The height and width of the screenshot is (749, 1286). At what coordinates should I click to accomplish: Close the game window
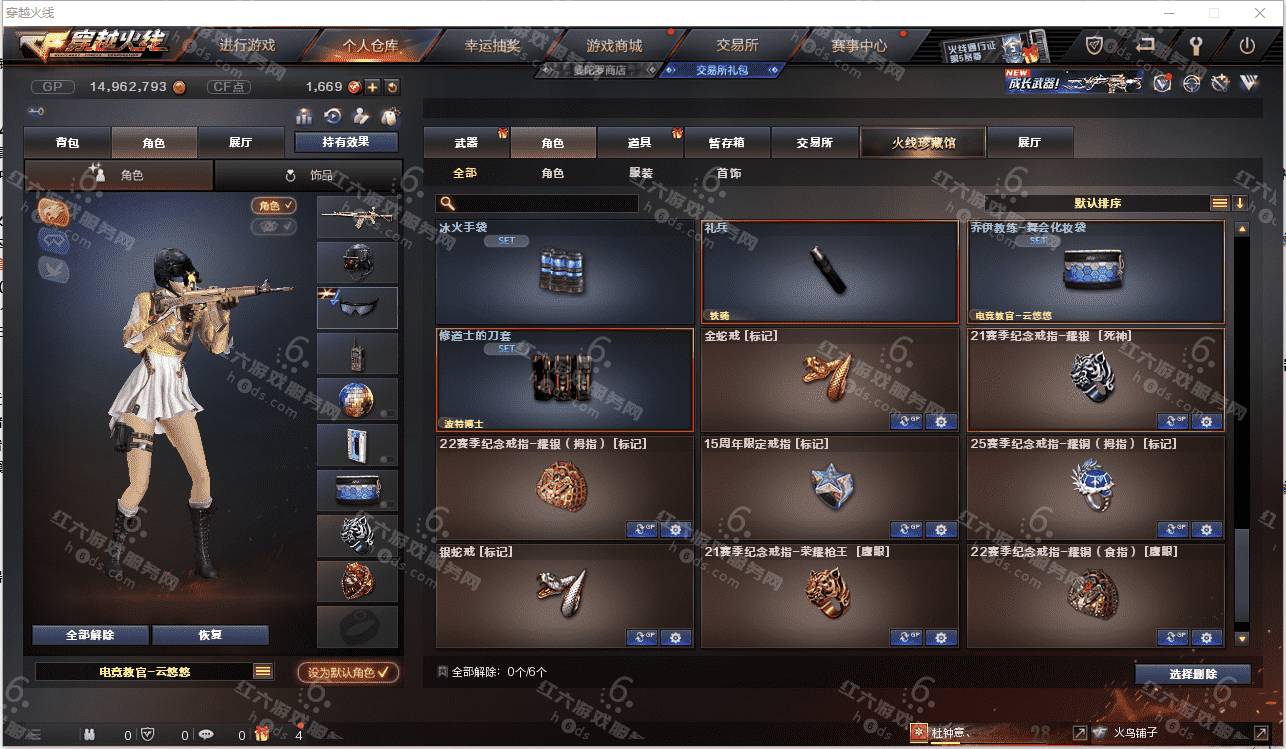(1258, 13)
